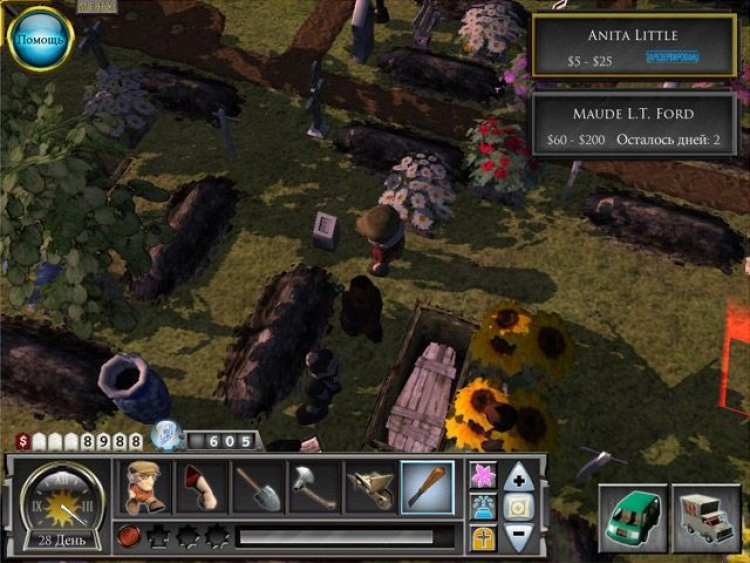Open the Помощь help button

(40, 39)
